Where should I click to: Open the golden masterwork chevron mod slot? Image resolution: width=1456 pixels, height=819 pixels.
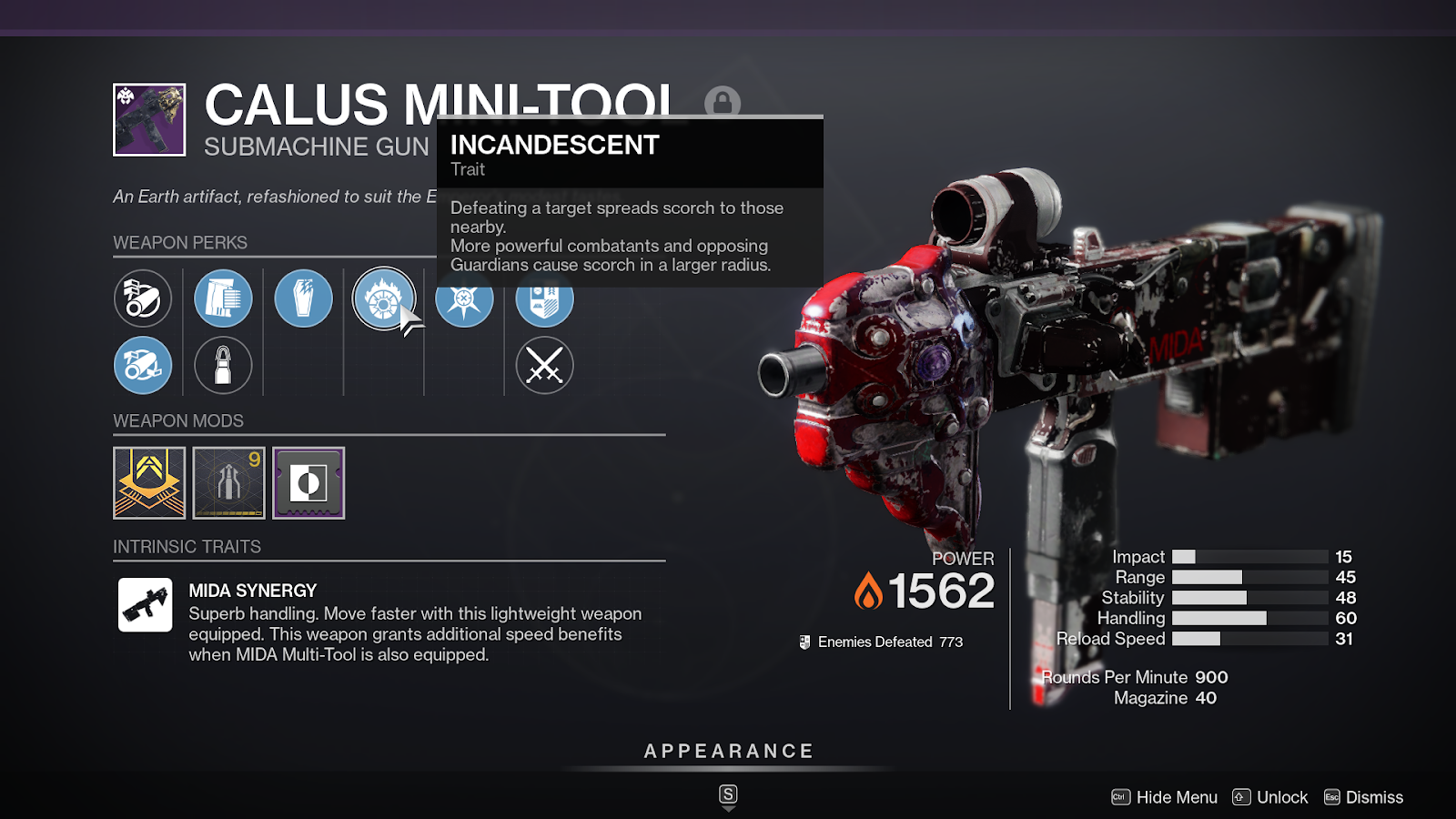[149, 483]
